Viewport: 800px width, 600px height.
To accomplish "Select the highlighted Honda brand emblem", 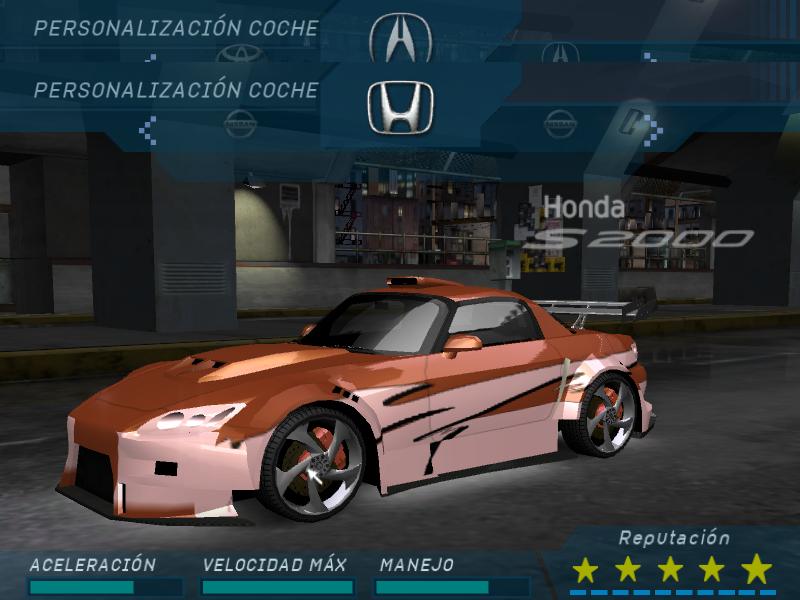I will [x=400, y=106].
